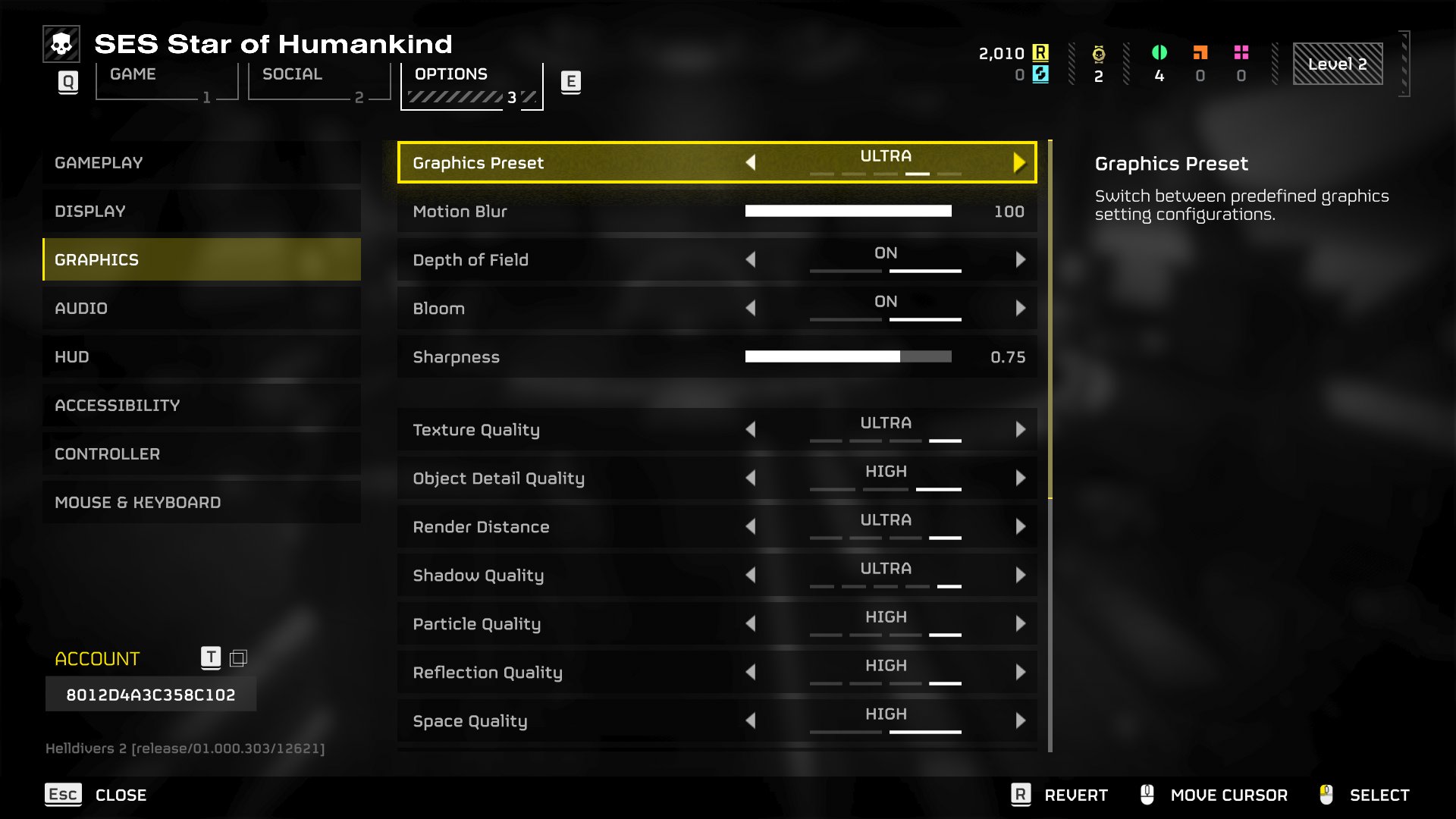Click the orange Rare Samples icon
The height and width of the screenshot is (819, 1456).
coord(1200,53)
